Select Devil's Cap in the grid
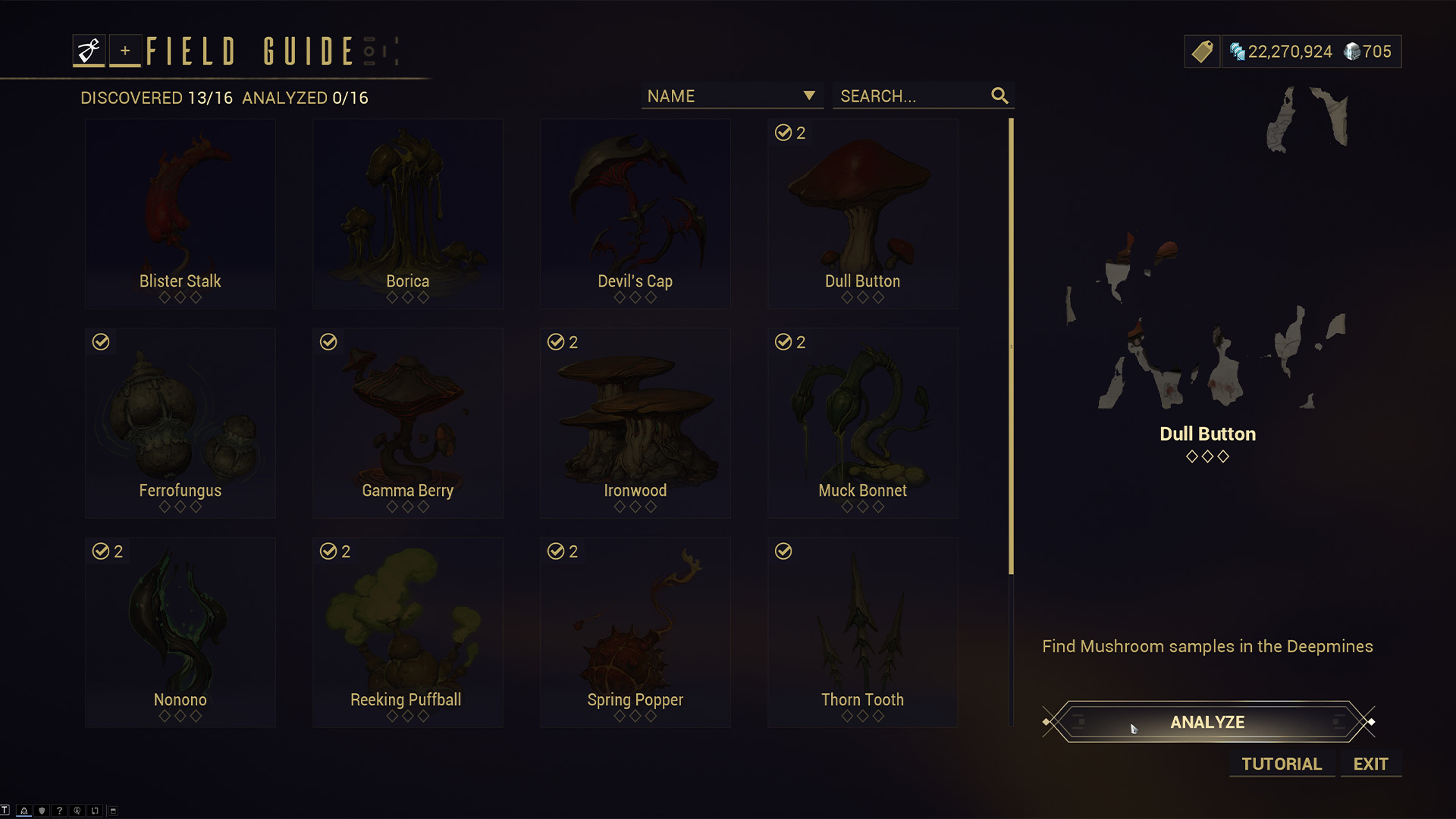The width and height of the screenshot is (1456, 819). [x=635, y=214]
